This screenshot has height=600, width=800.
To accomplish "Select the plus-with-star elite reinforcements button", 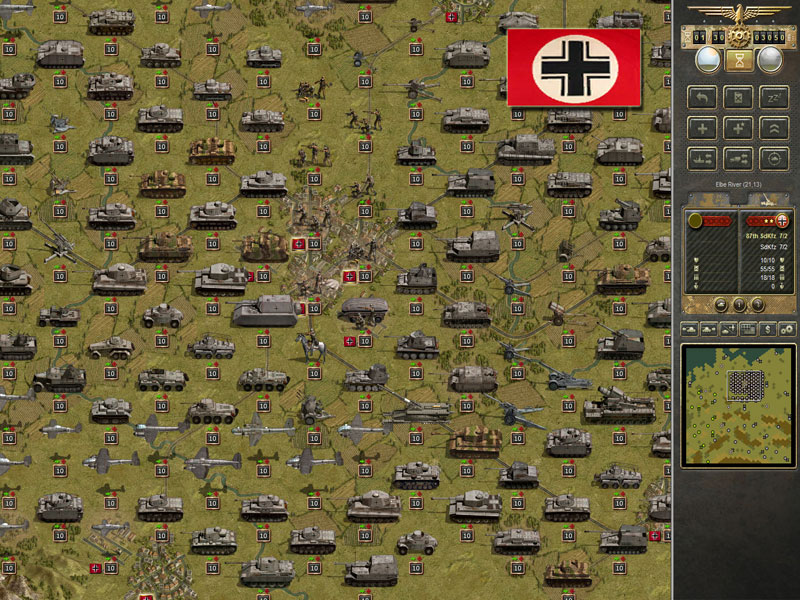I will [x=738, y=128].
